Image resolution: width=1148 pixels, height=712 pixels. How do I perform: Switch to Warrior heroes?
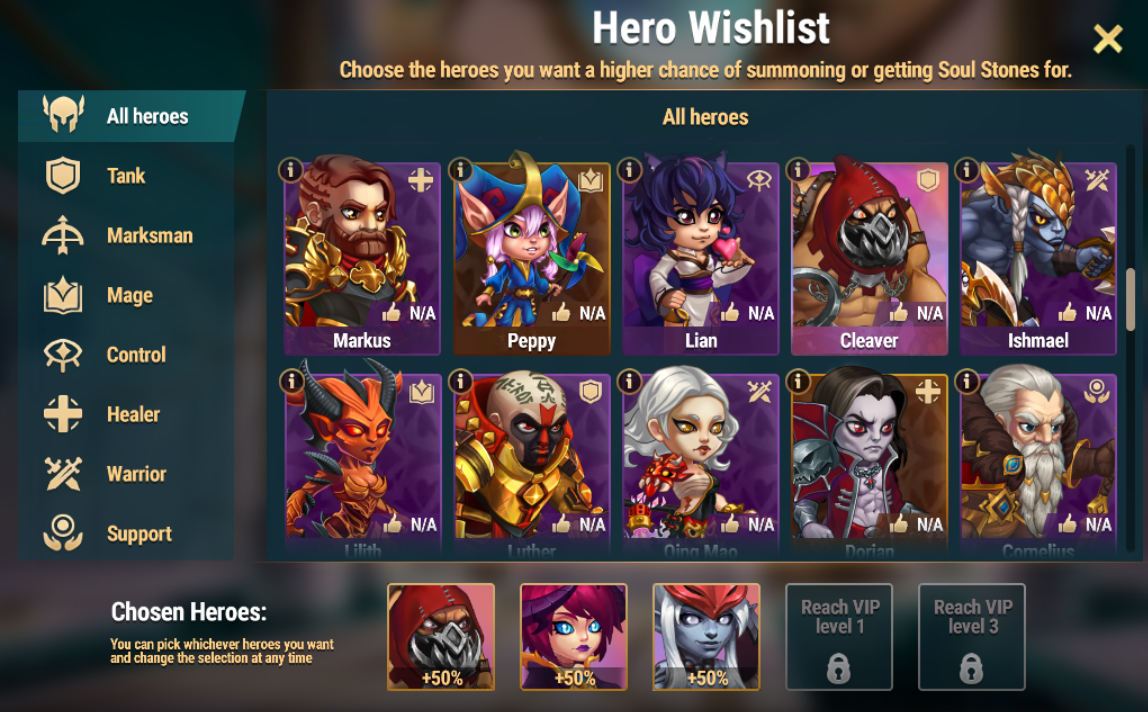click(136, 474)
